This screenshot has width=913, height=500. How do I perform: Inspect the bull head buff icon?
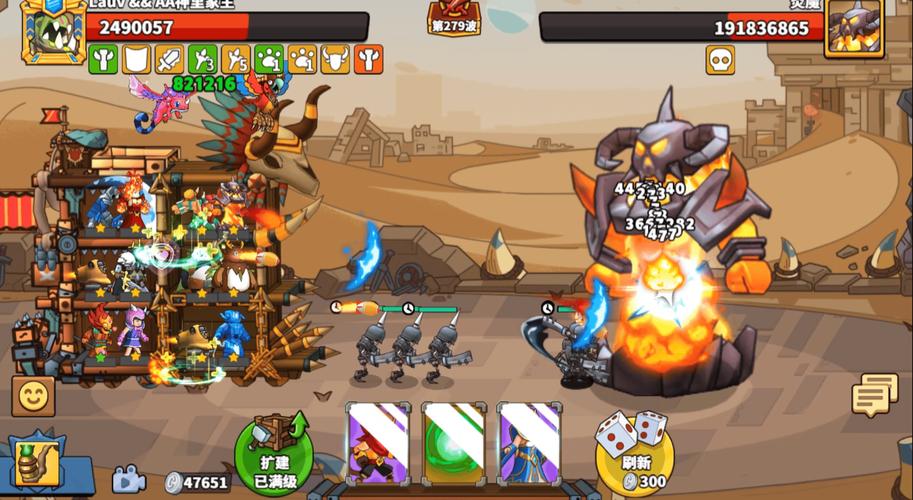pyautogui.click(x=335, y=60)
